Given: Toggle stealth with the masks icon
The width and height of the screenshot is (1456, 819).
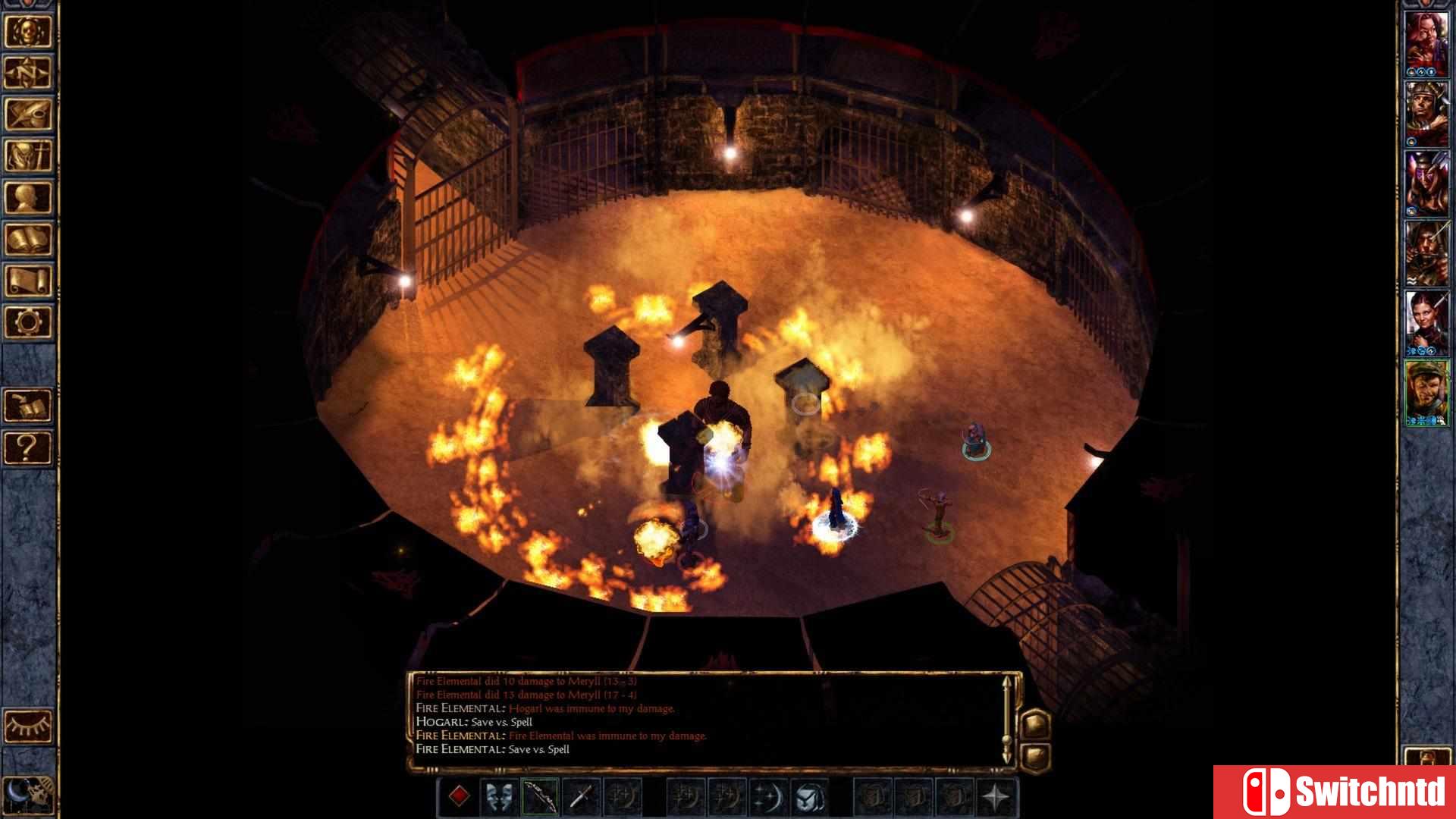Looking at the screenshot, I should click(497, 797).
